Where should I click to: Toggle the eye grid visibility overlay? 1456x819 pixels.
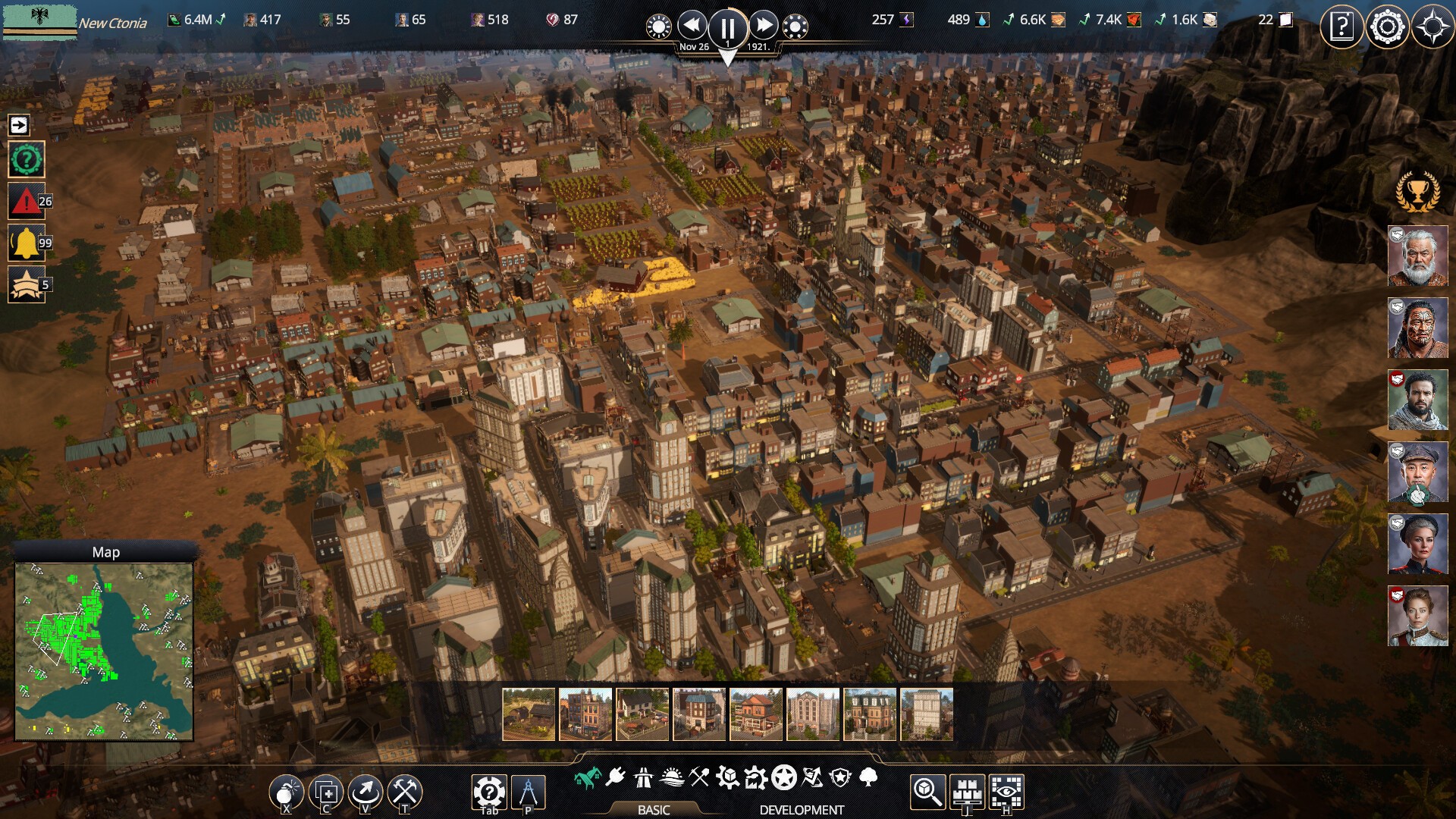[1006, 792]
